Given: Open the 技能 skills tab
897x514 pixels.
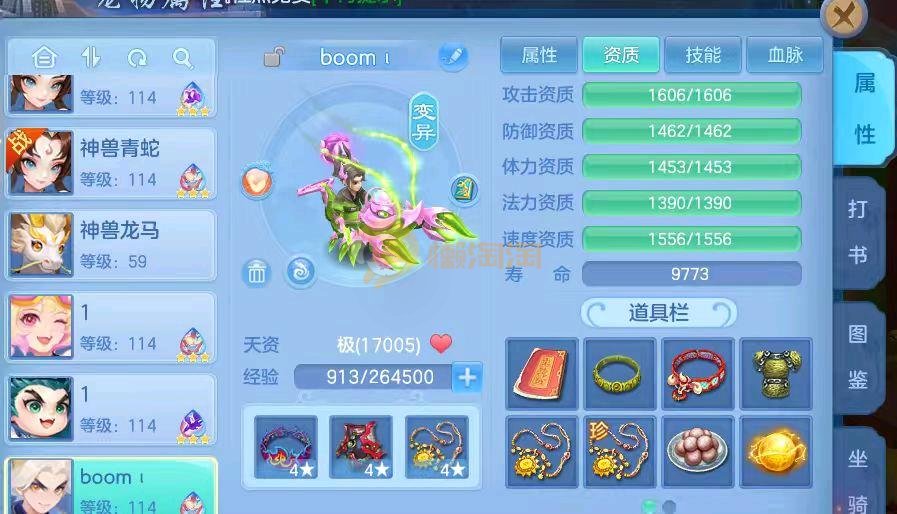Looking at the screenshot, I should click(x=703, y=55).
